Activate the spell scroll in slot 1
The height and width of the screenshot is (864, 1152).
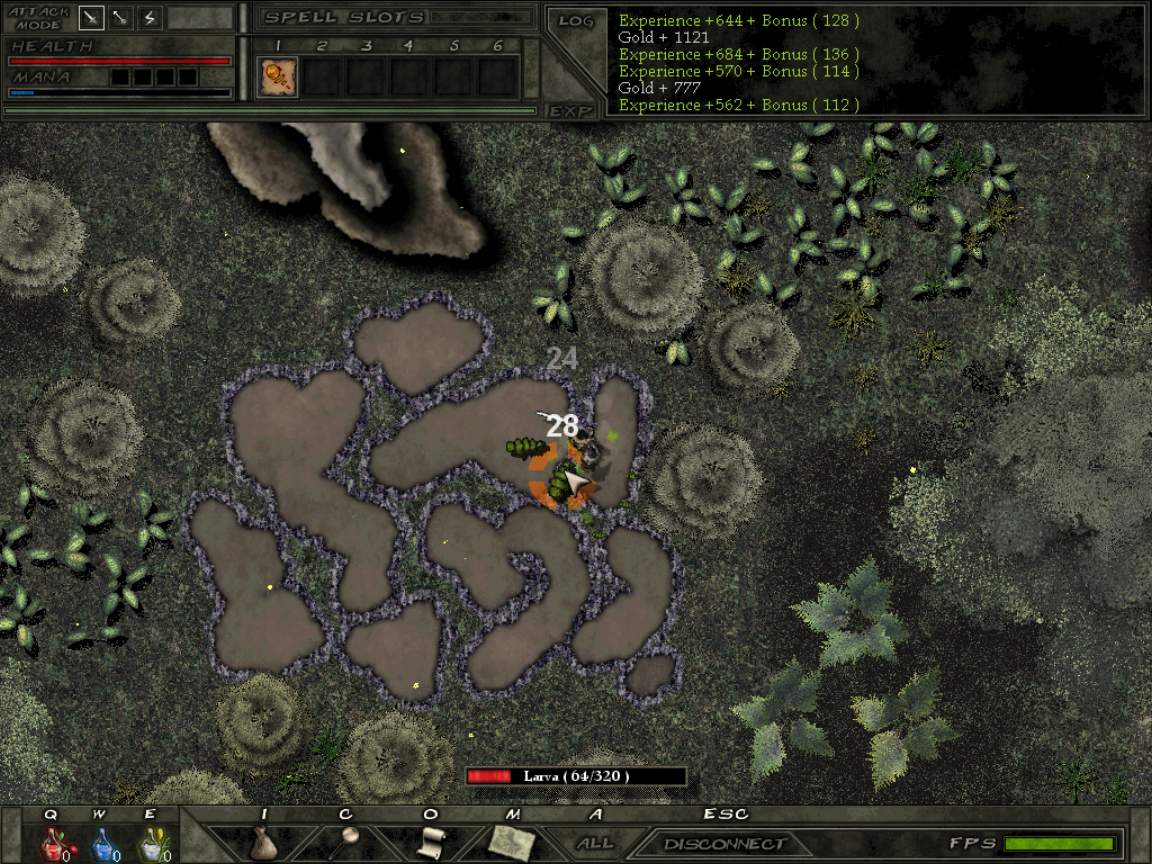278,77
